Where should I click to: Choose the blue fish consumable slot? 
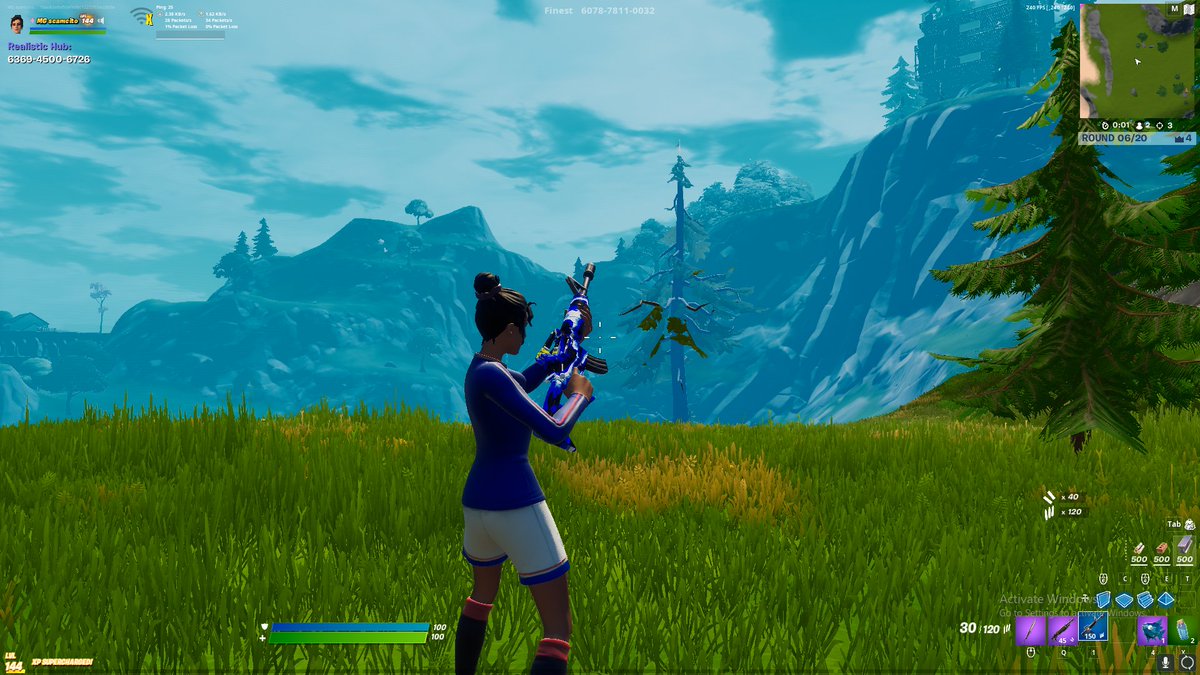click(1152, 630)
